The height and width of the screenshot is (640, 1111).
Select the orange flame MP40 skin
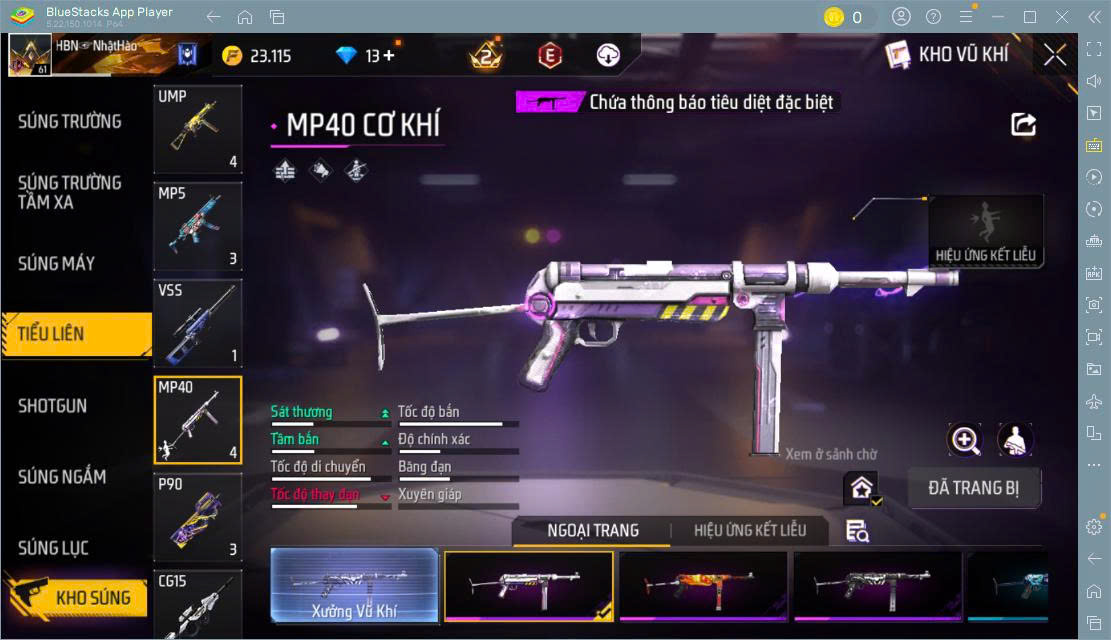(703, 586)
